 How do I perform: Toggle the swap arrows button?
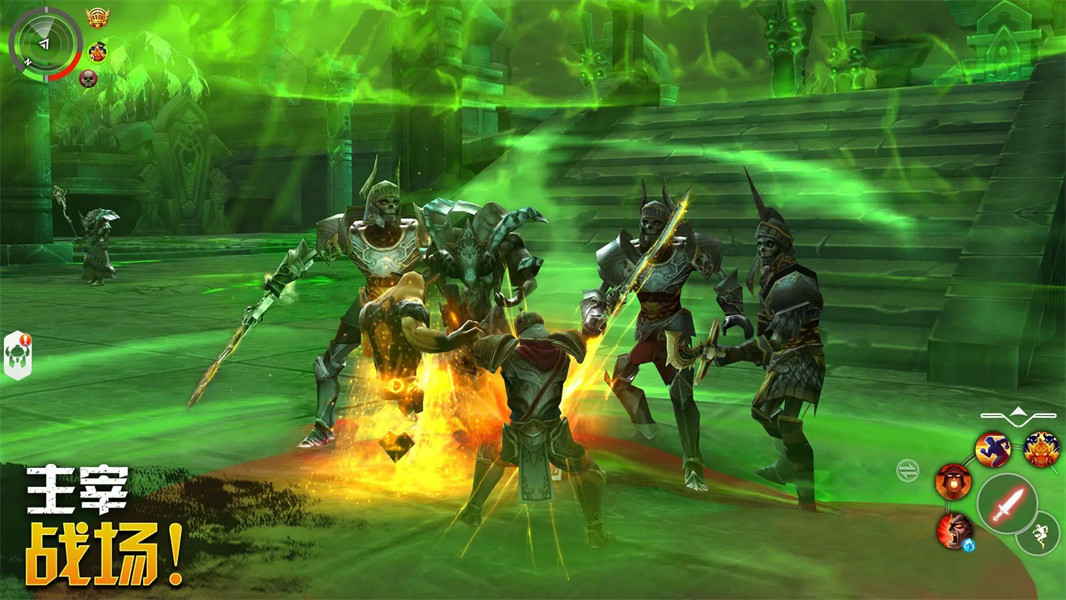(908, 470)
